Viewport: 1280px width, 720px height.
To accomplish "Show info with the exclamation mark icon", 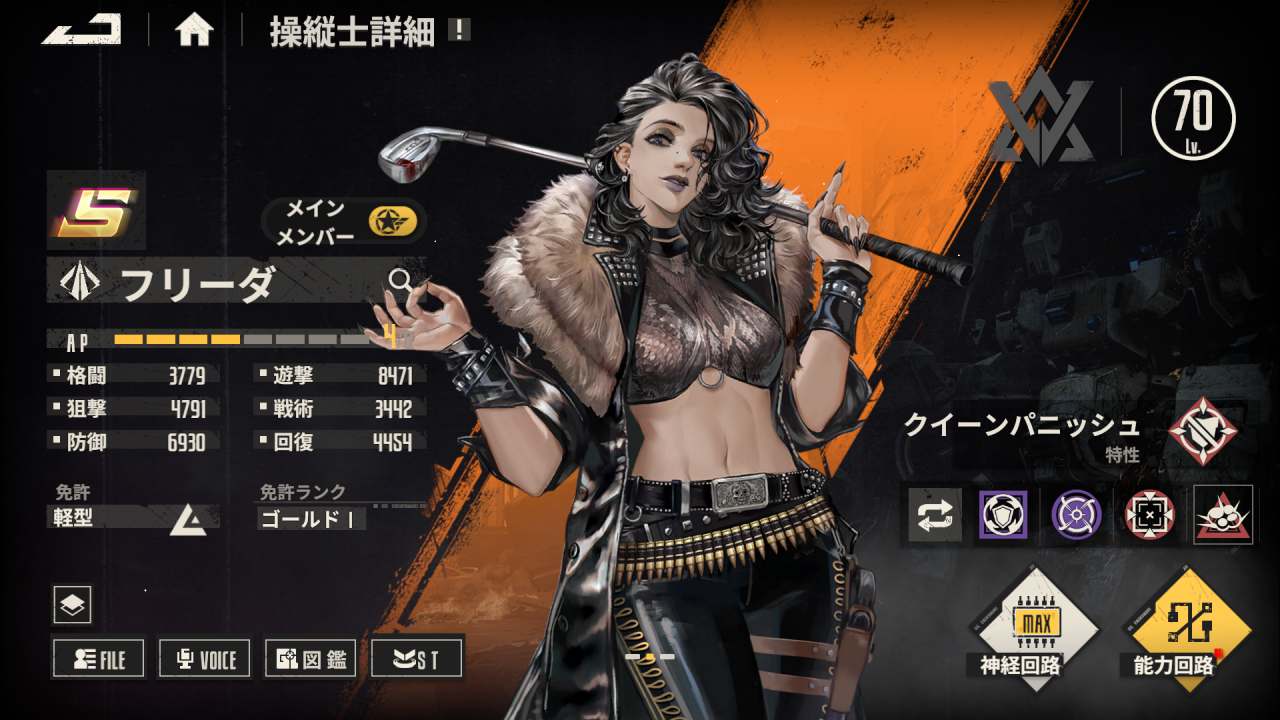I will [459, 30].
